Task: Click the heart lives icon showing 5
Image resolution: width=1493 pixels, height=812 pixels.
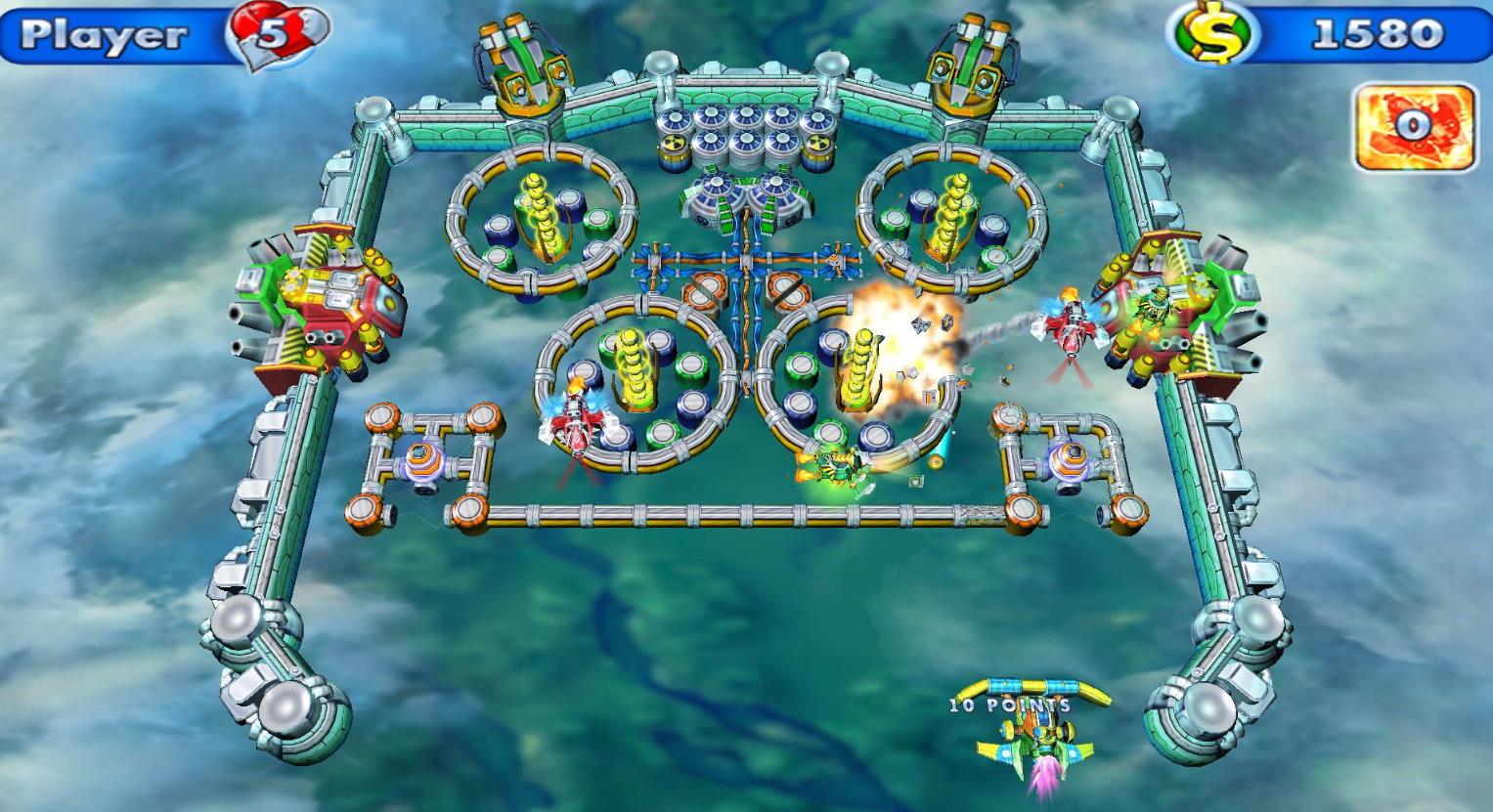Action: 276,29
